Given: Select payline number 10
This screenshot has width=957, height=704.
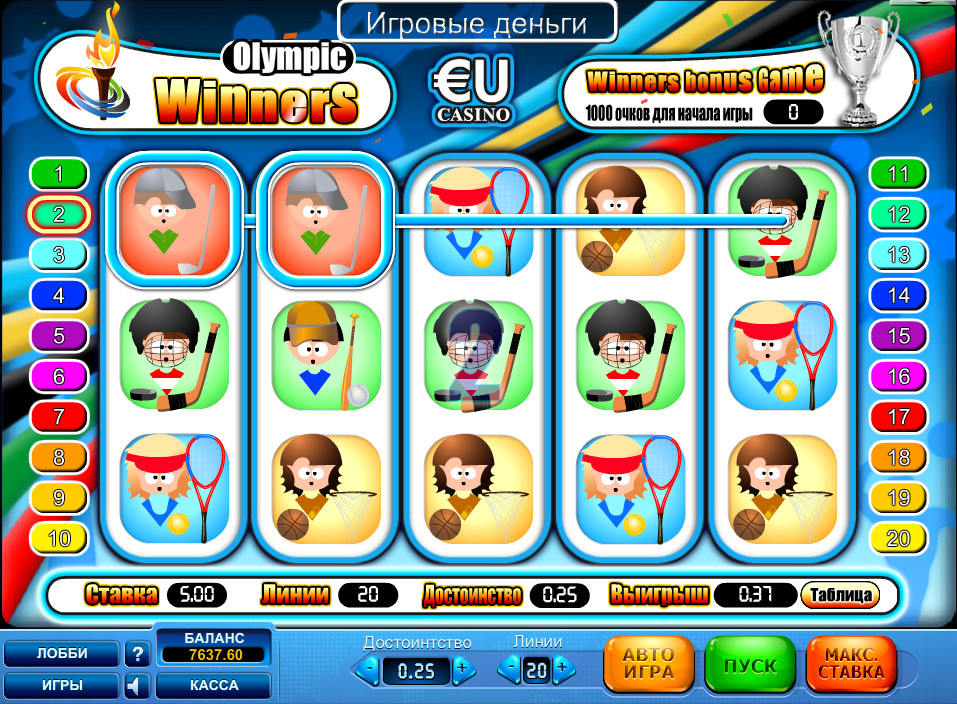Looking at the screenshot, I should click(59, 539).
